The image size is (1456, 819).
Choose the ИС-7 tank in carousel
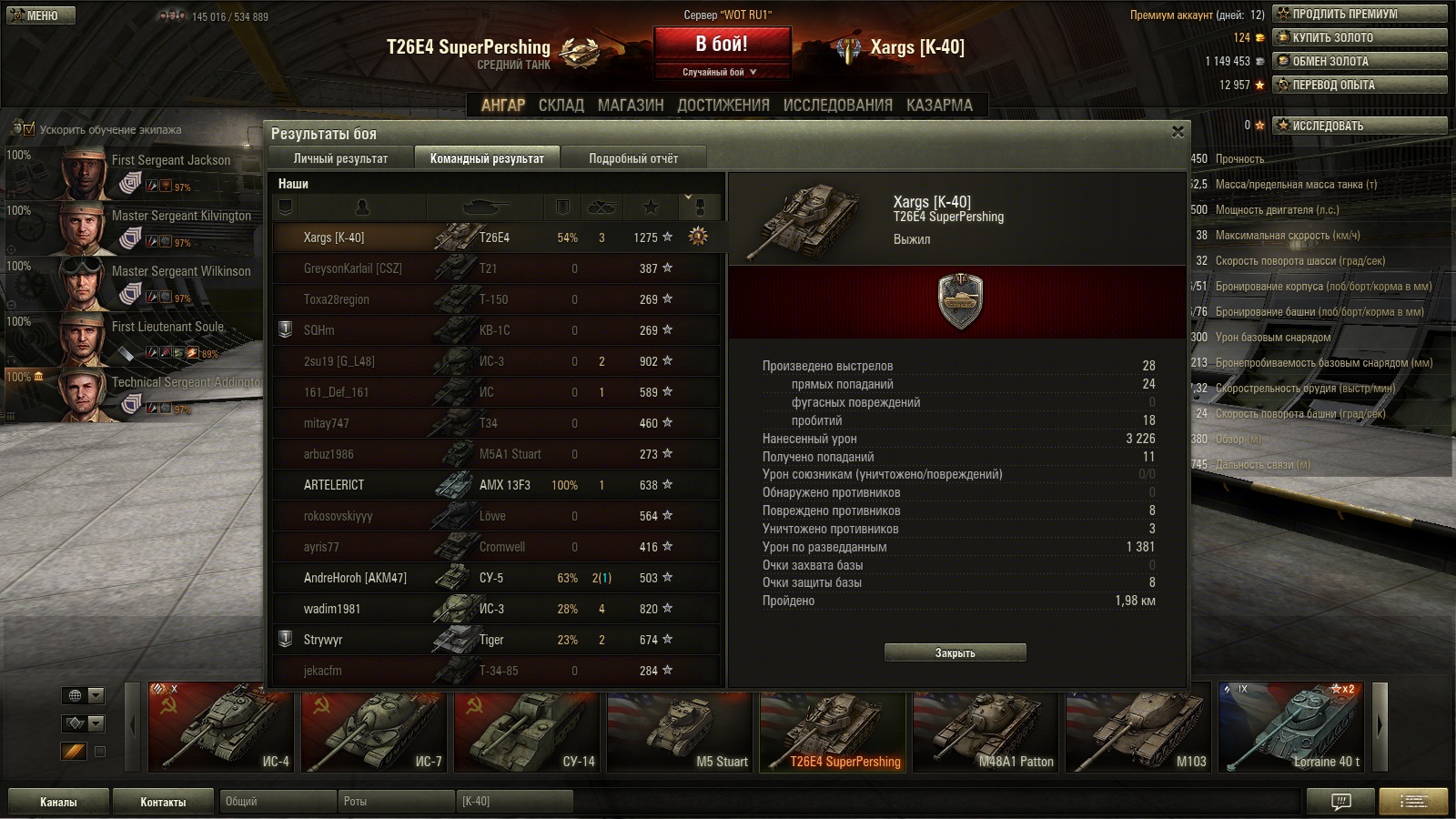374,726
